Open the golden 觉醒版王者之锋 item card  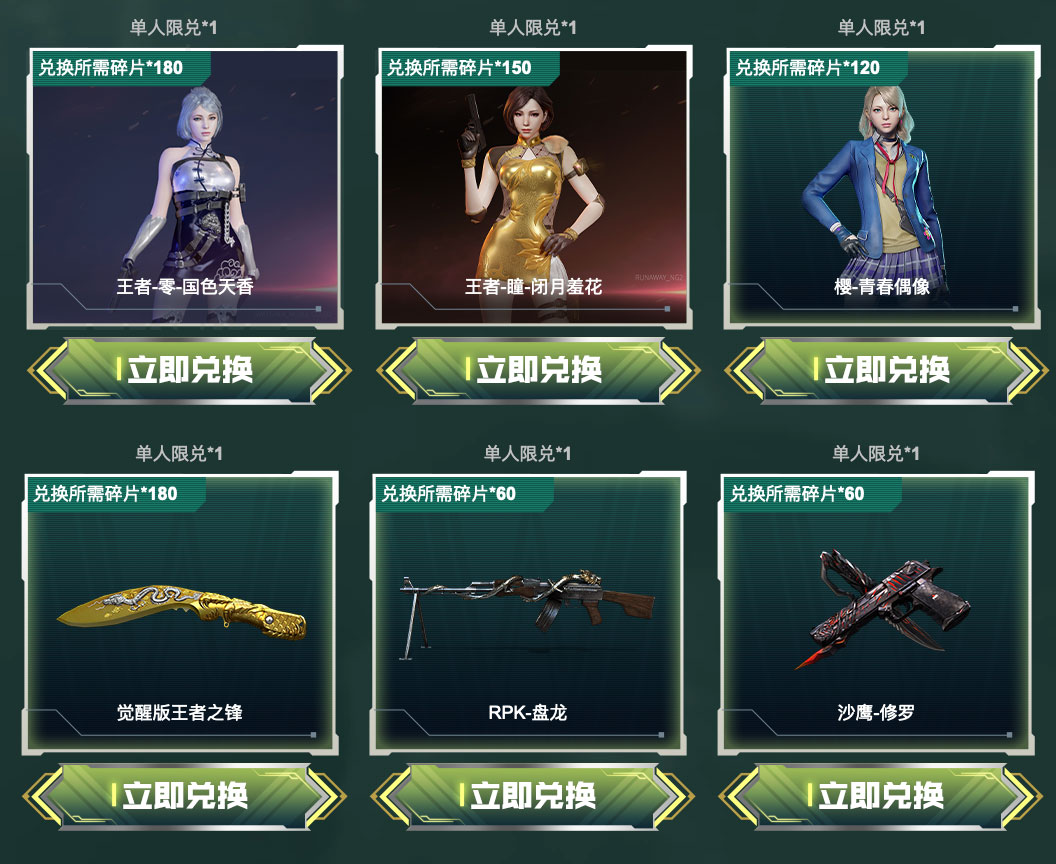coord(180,612)
